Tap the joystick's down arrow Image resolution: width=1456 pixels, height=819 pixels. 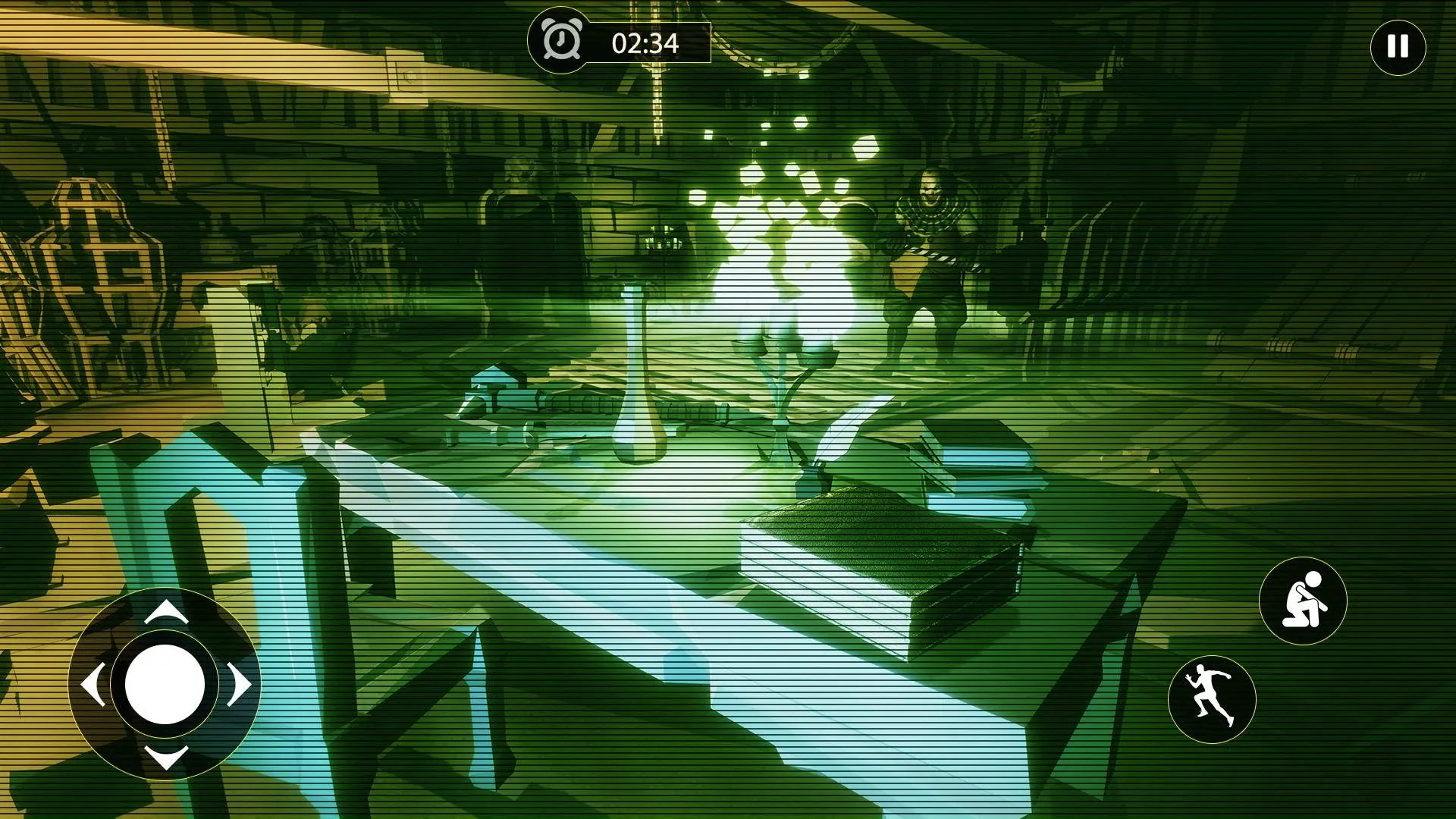click(165, 756)
